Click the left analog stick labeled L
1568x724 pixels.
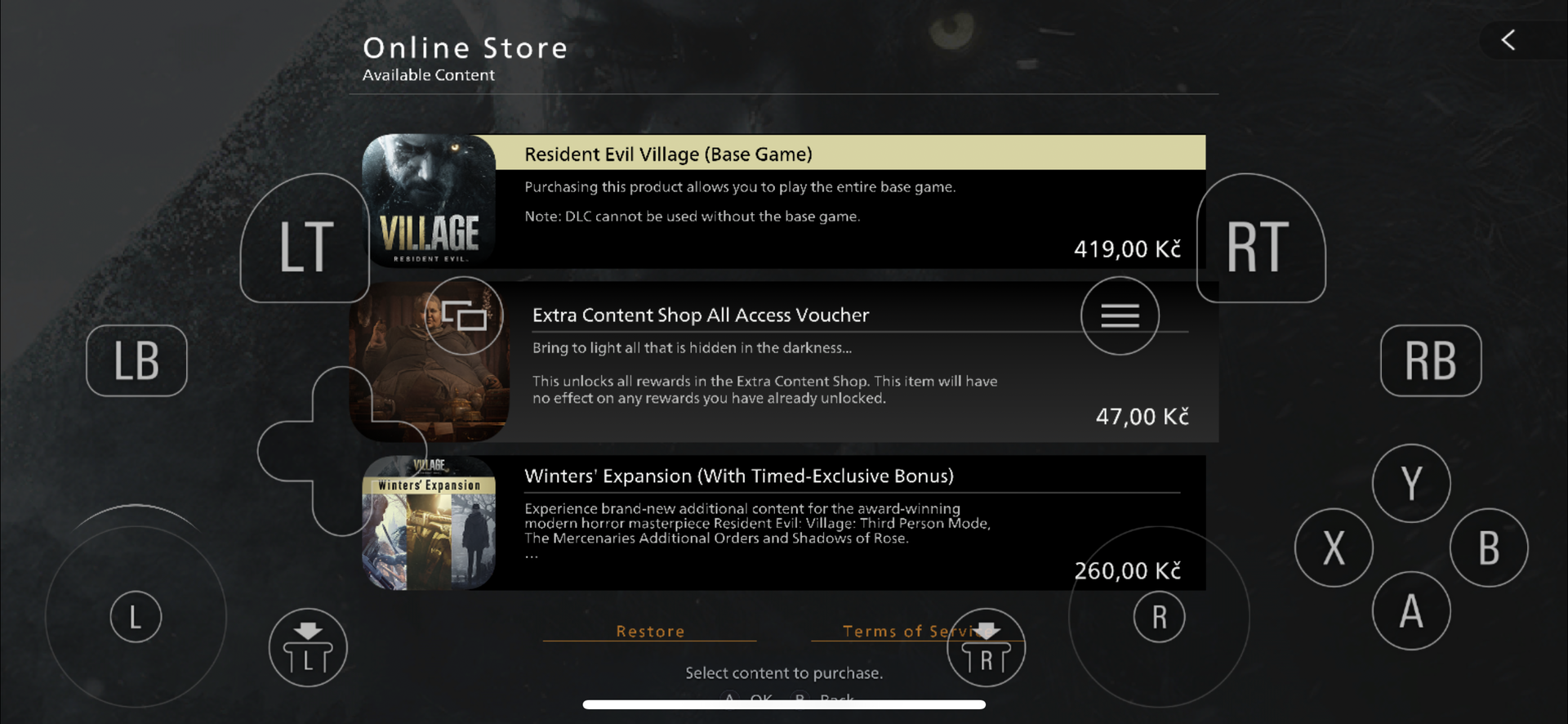[x=136, y=617]
